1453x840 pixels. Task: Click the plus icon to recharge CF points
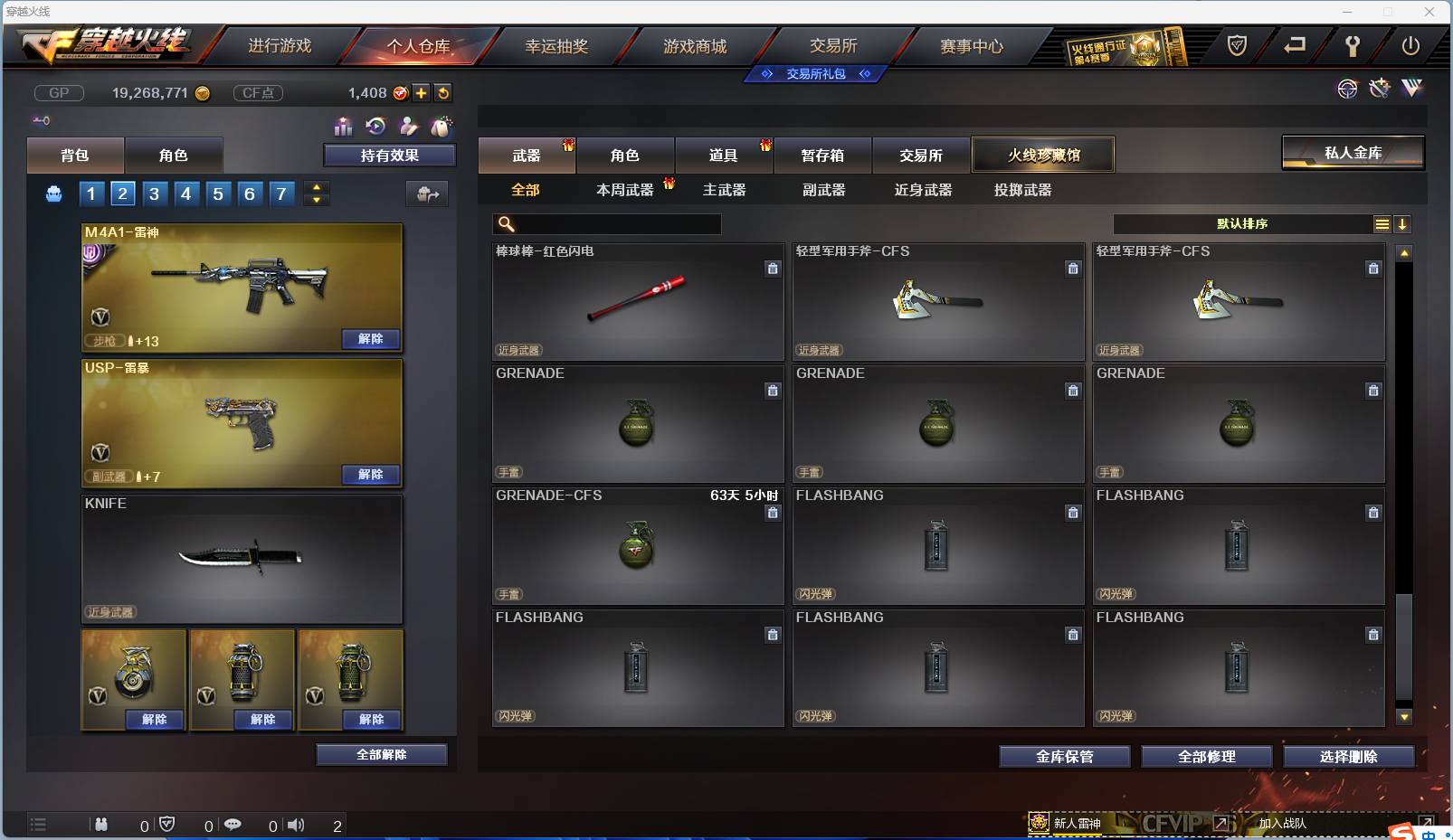click(x=421, y=92)
